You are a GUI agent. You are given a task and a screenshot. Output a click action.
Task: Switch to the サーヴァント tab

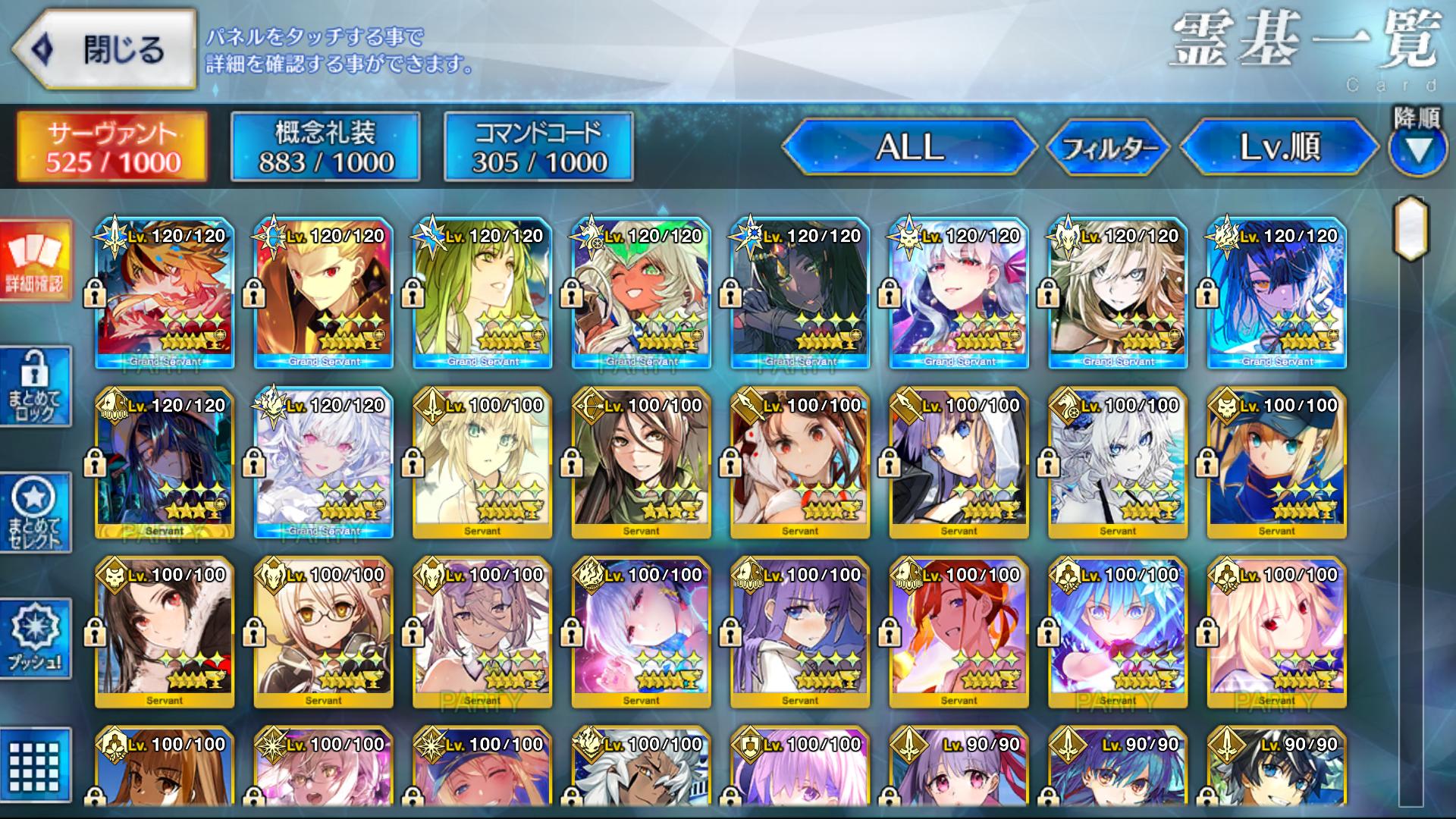tap(112, 147)
